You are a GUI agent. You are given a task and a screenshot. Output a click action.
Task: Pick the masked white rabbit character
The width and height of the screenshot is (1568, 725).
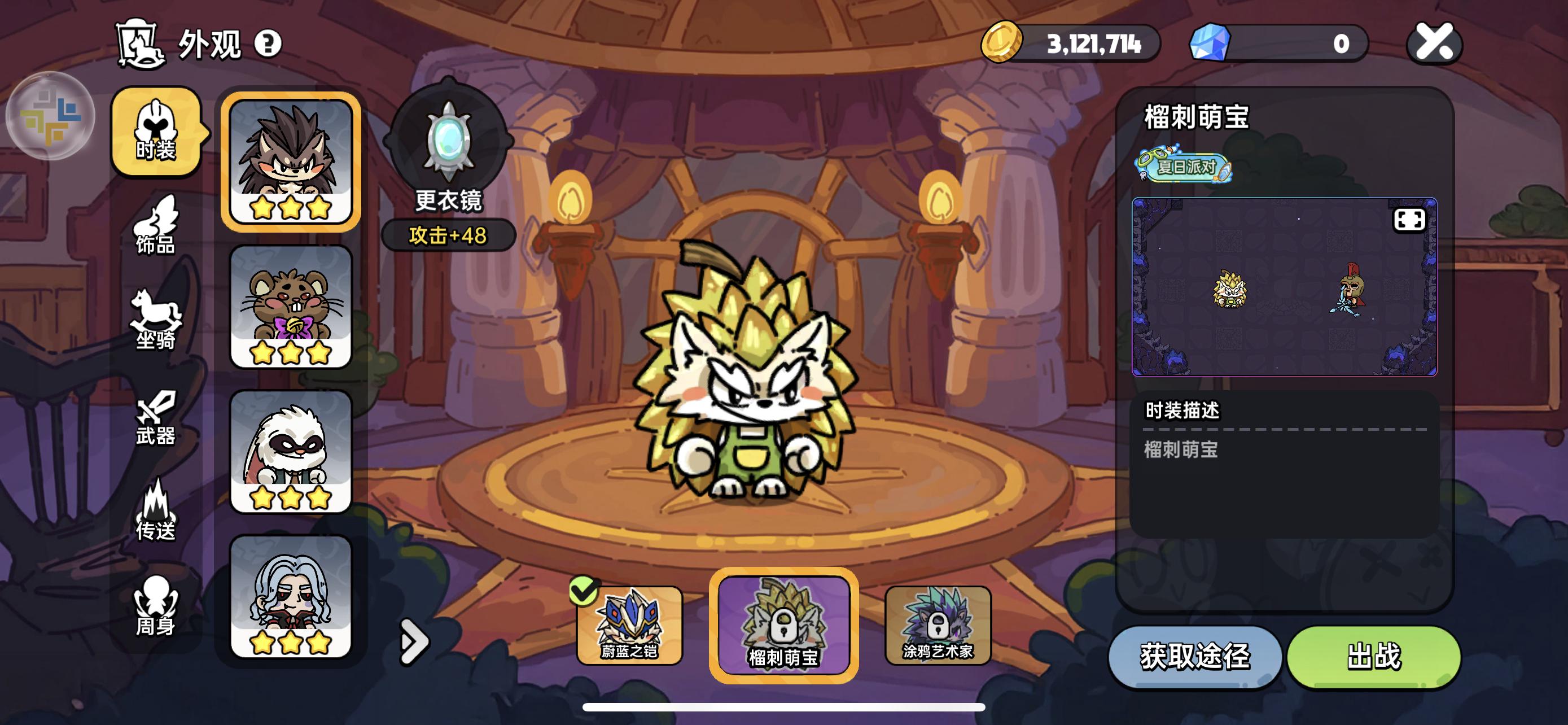click(291, 452)
